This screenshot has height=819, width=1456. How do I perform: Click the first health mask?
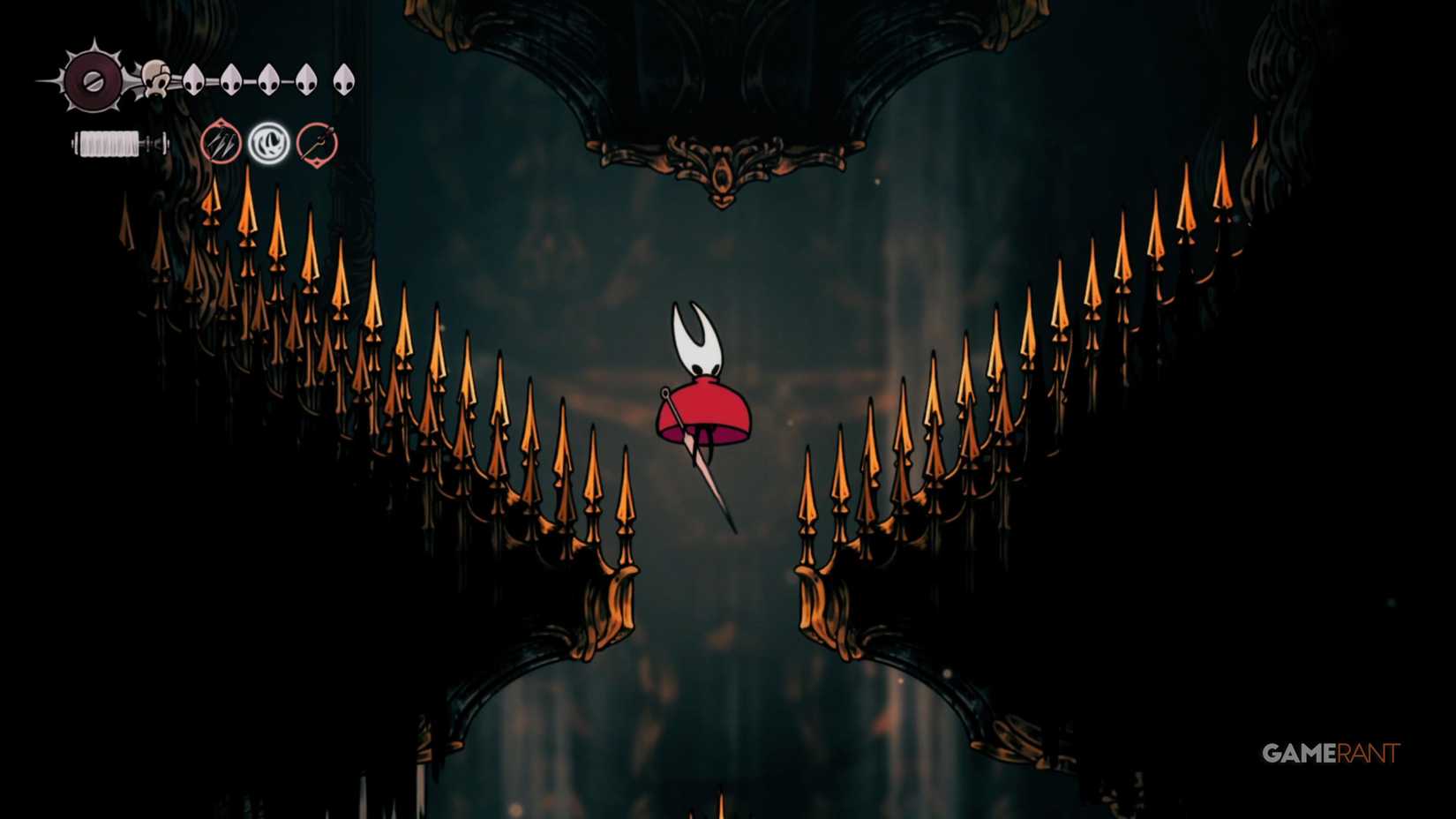click(194, 79)
